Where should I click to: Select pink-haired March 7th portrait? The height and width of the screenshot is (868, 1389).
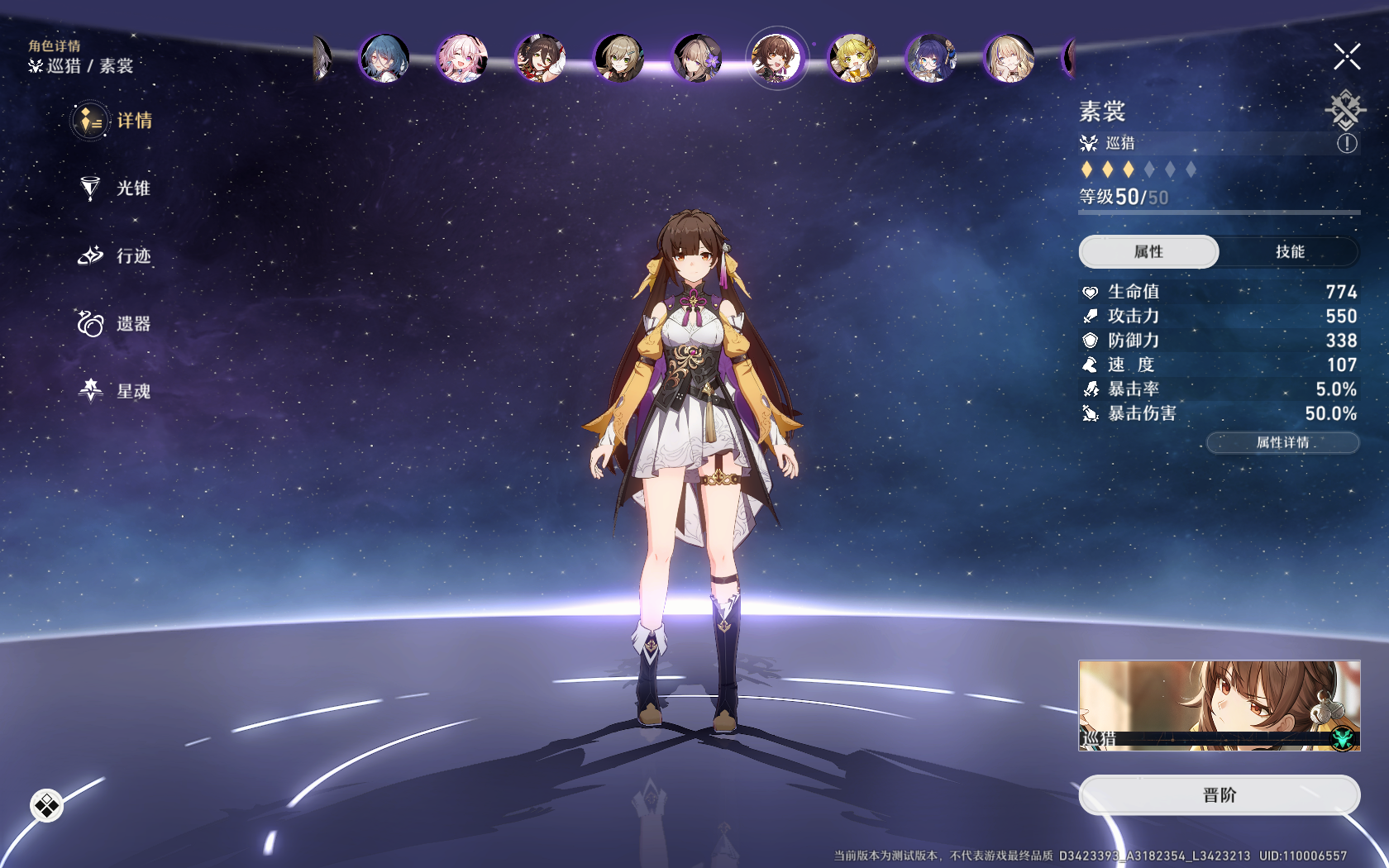tap(462, 59)
